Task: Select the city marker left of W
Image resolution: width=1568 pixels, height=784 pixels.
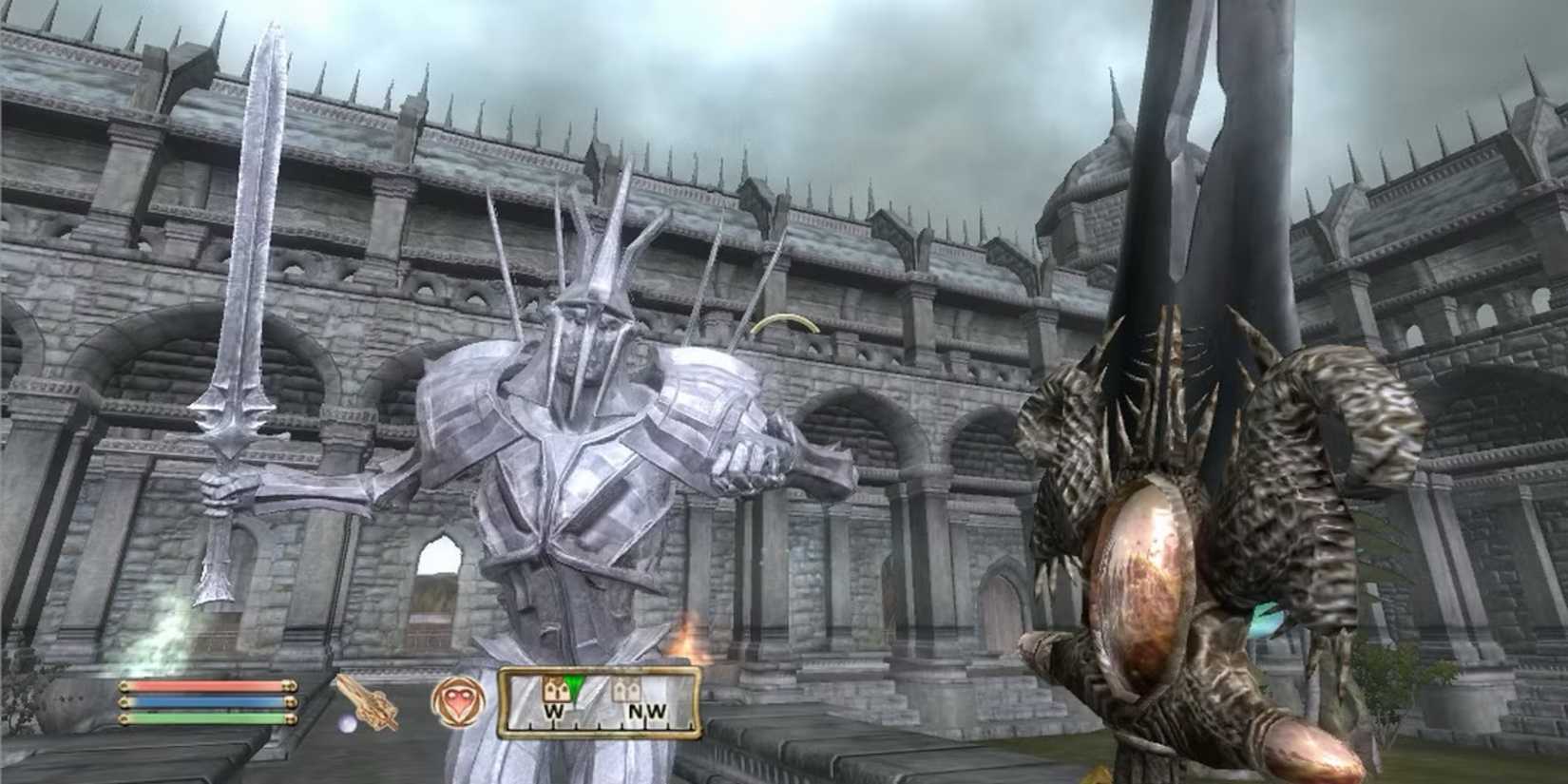Action: click(x=555, y=690)
